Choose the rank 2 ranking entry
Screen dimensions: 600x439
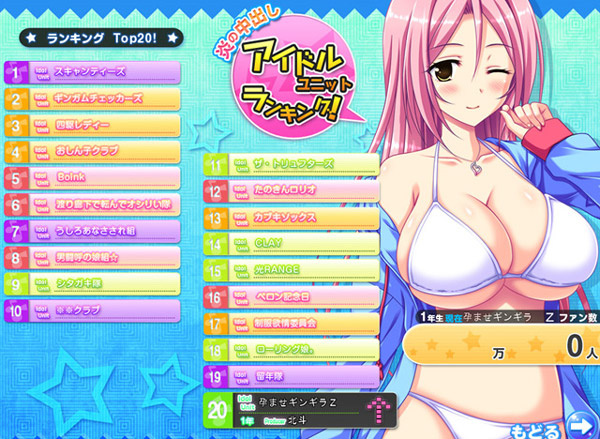point(93,100)
